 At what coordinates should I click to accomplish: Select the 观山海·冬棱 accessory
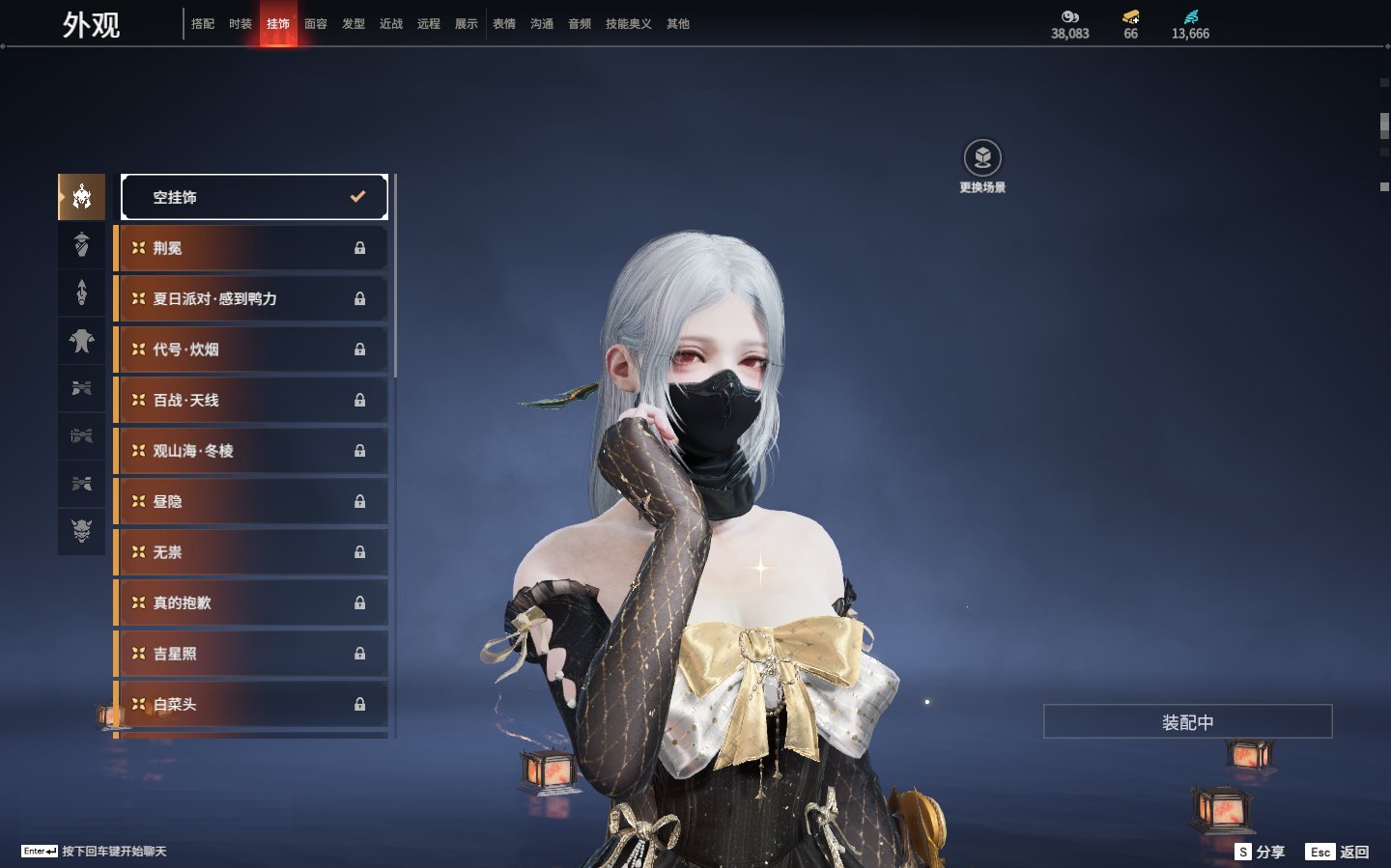pyautogui.click(x=251, y=451)
